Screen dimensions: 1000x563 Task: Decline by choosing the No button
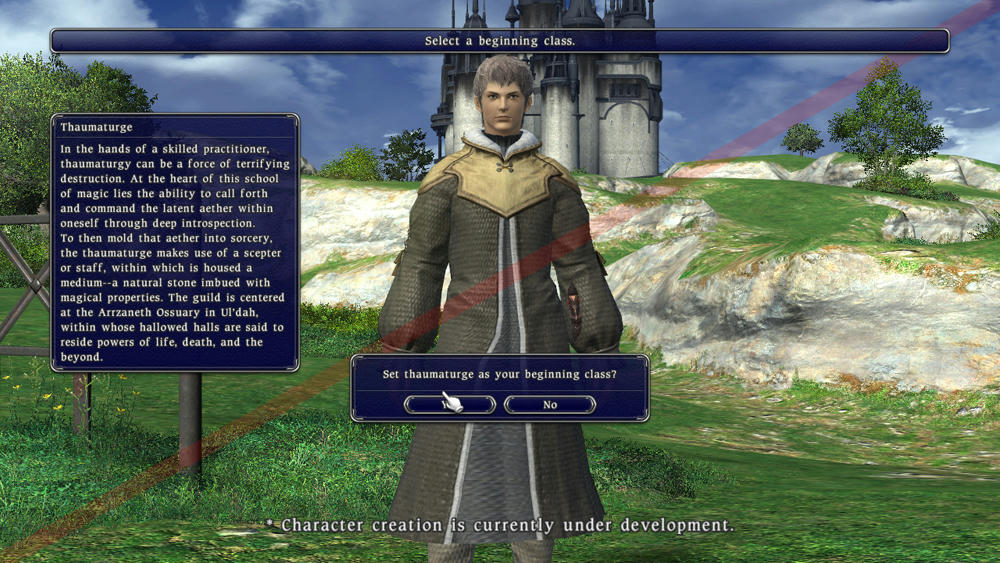coord(550,405)
